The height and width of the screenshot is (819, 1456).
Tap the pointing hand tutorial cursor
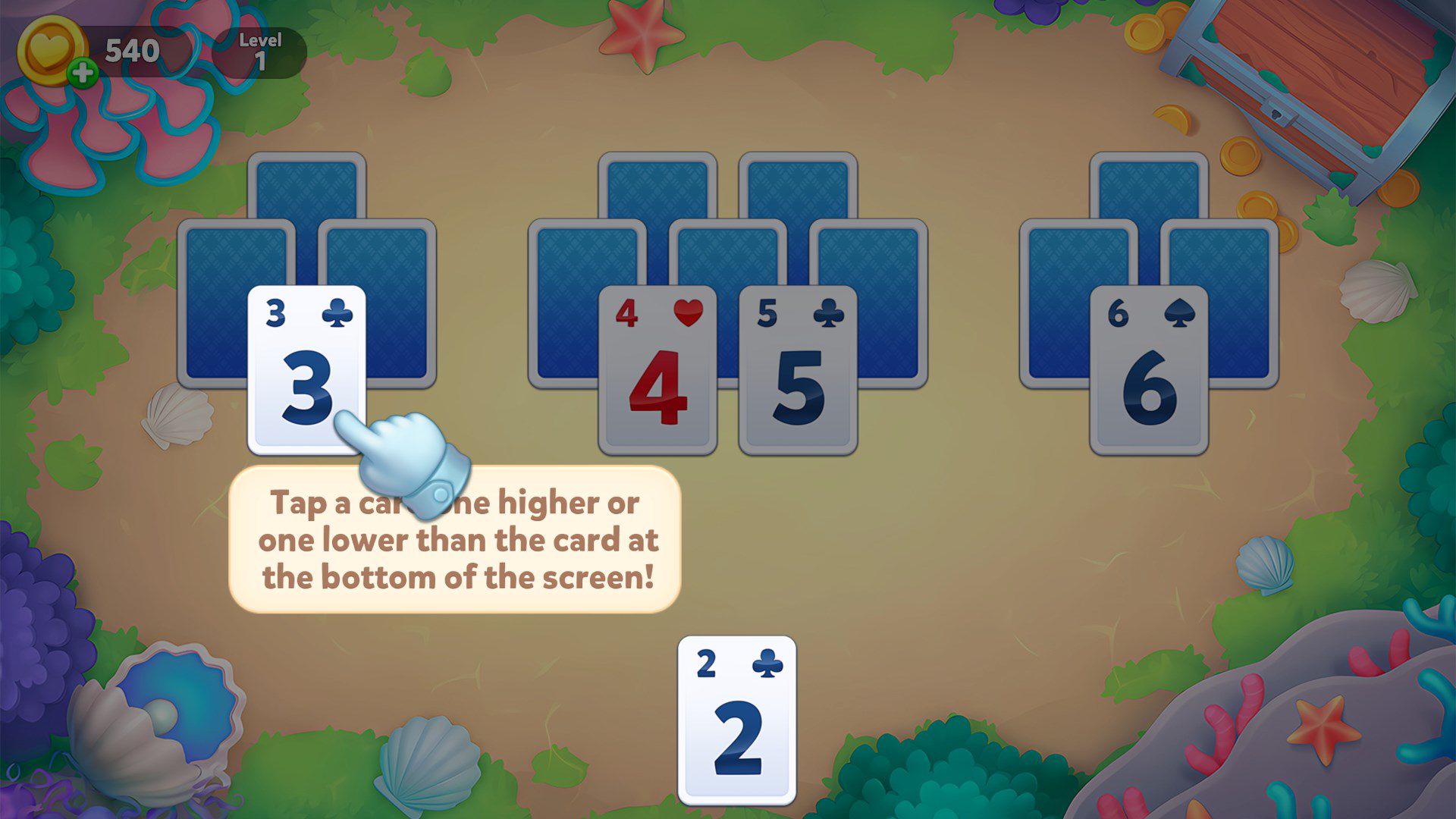(402, 455)
